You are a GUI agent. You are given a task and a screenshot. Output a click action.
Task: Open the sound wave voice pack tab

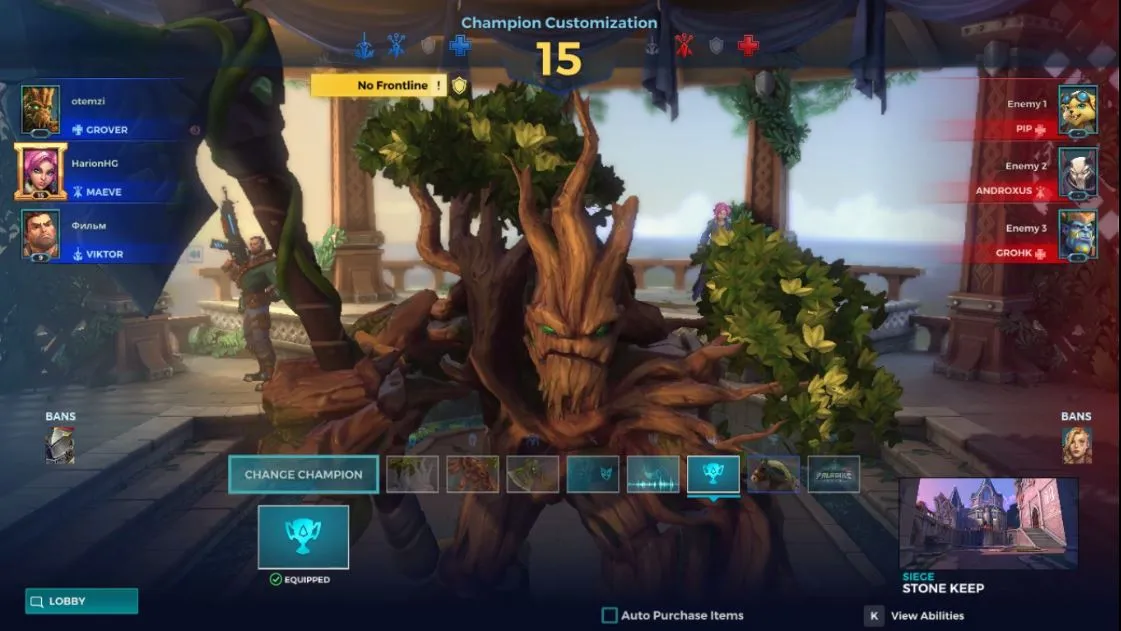(653, 474)
